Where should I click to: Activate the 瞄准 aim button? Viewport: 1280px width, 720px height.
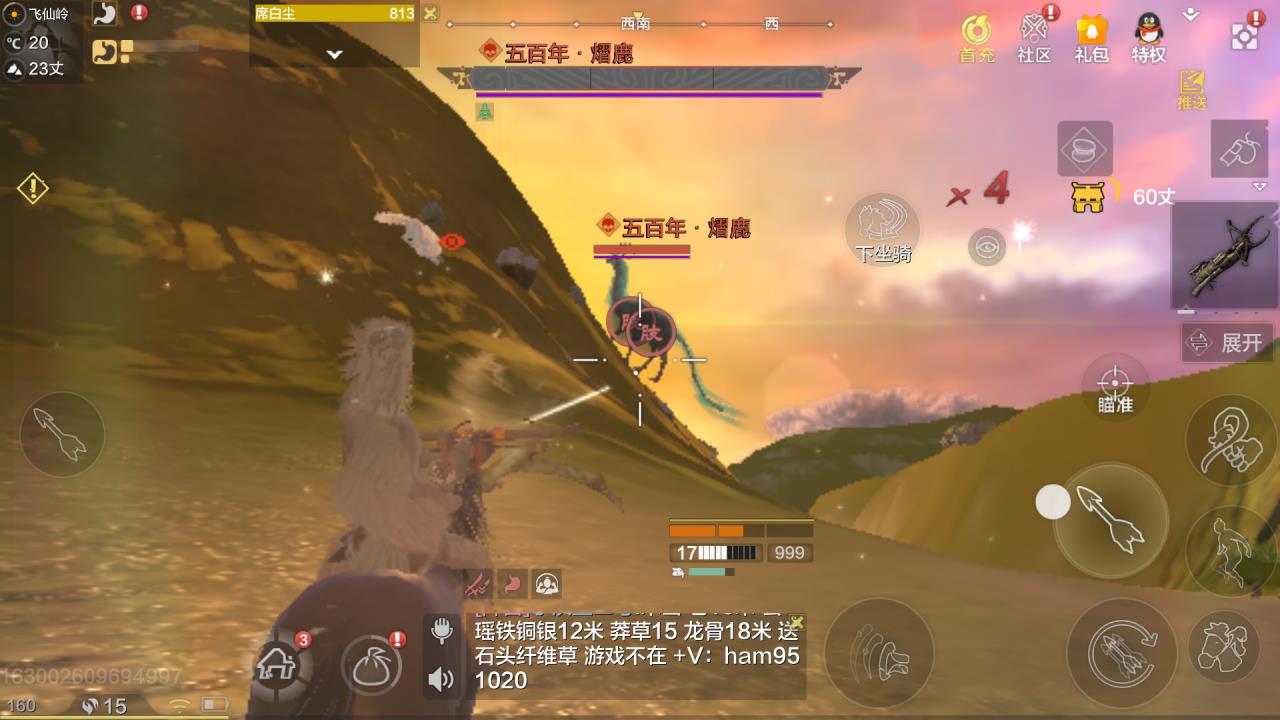[x=1115, y=387]
